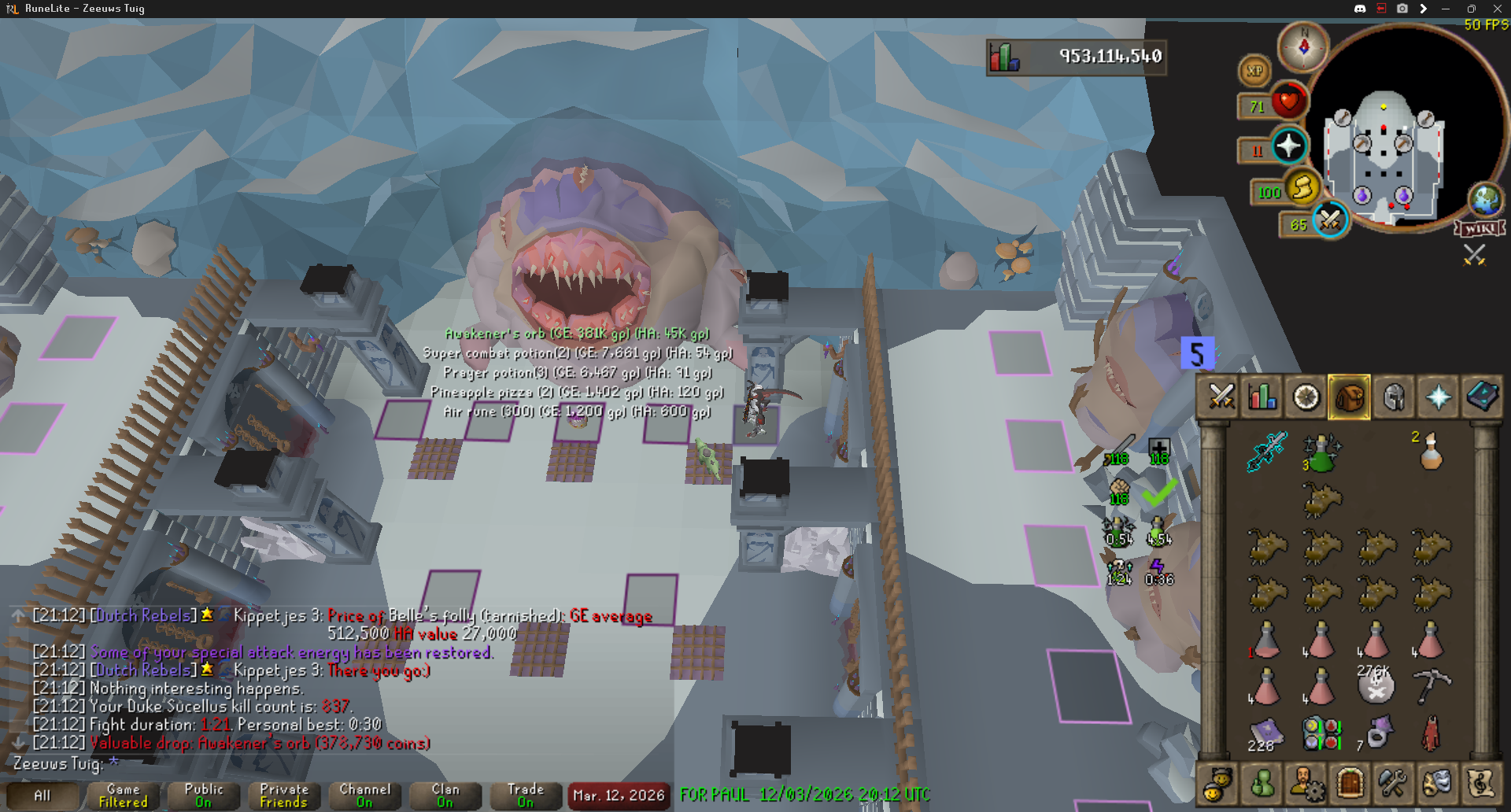Toggle the Game chat filter tab
The height and width of the screenshot is (812, 1511).
124,795
